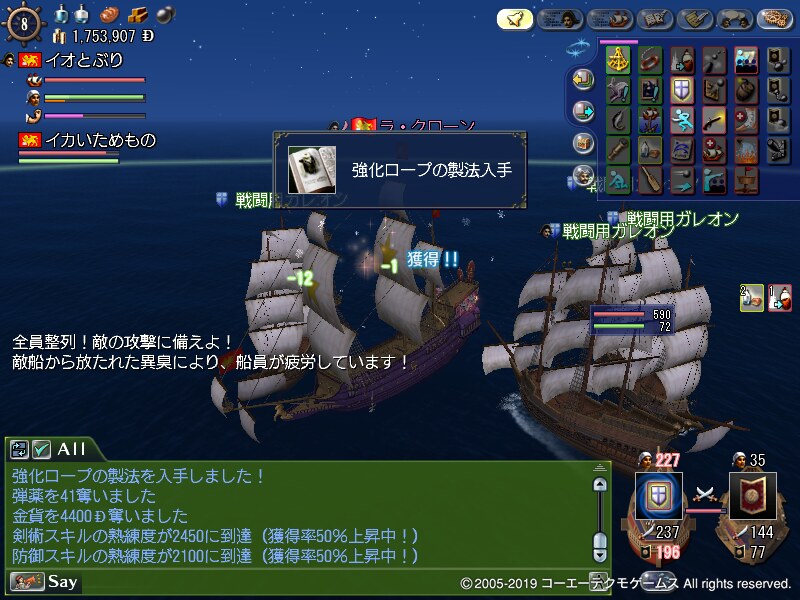800x600 pixels.
Task: Click the yellow left-arrow panel button
Action: 583,79
